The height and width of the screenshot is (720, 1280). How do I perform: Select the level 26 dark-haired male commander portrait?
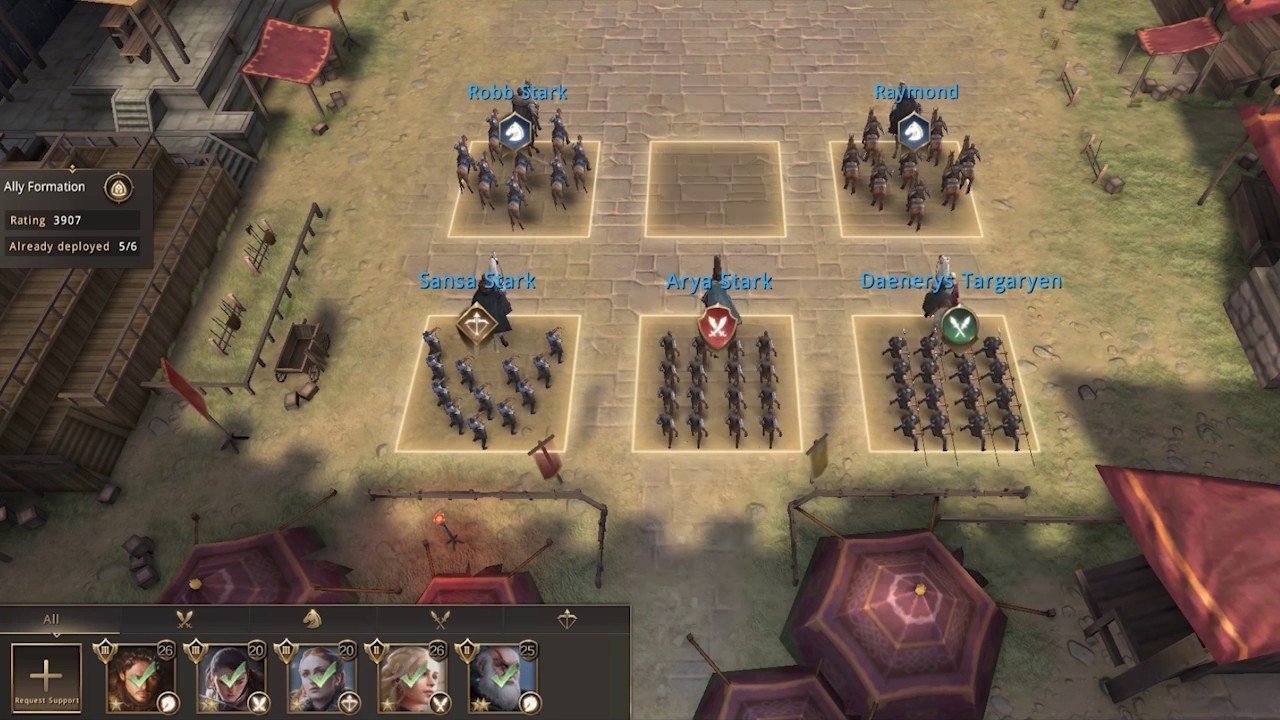click(141, 678)
